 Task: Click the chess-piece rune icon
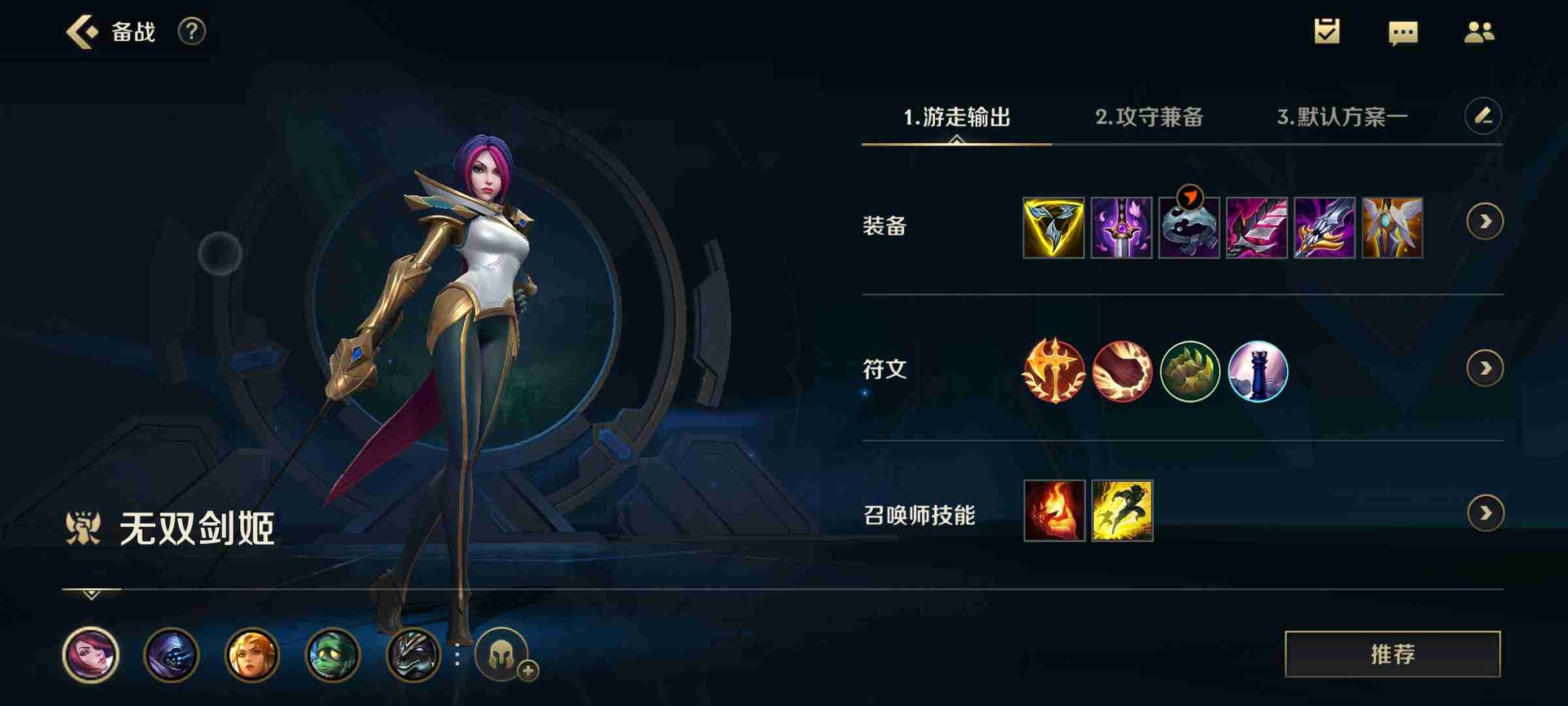[1258, 372]
